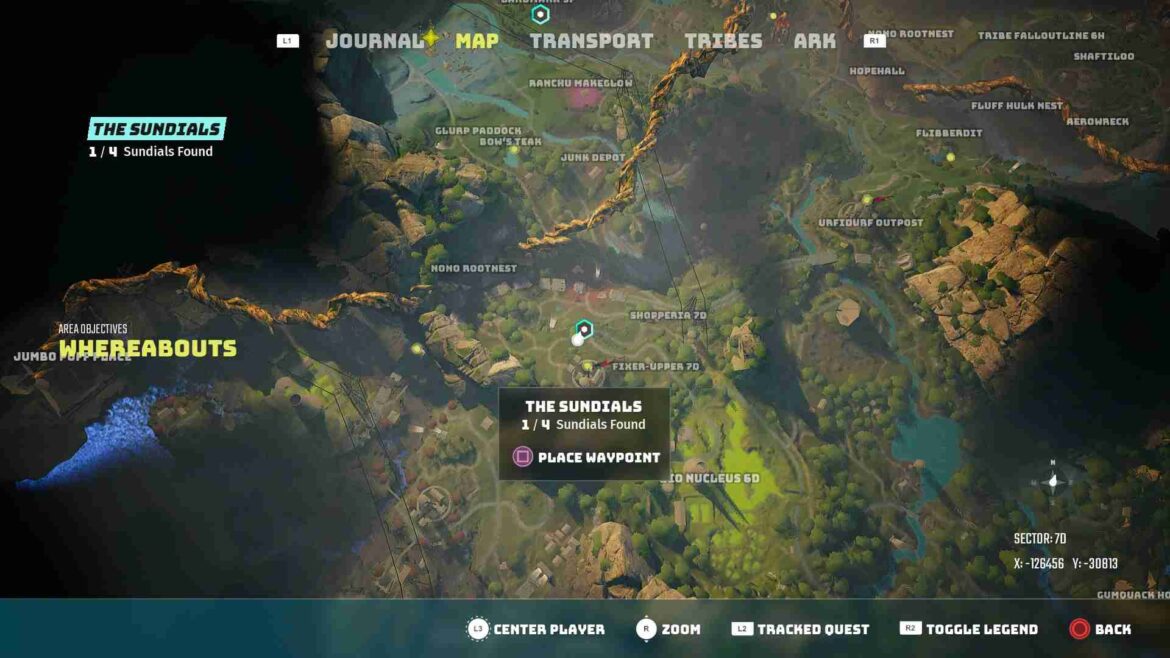Open the Transport tab
The height and width of the screenshot is (658, 1170).
click(x=591, y=41)
